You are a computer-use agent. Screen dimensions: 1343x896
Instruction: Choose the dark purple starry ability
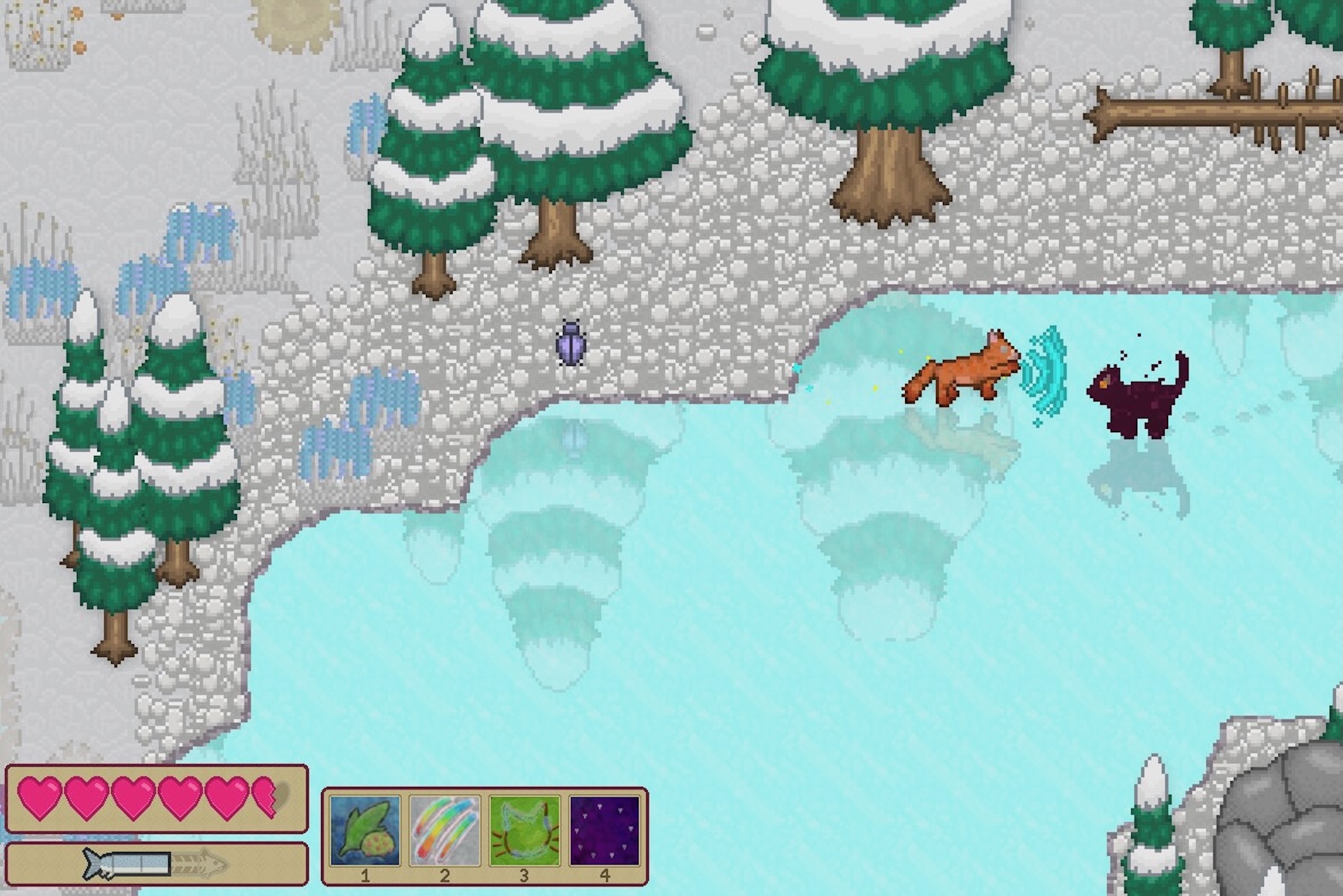pyautogui.click(x=605, y=830)
